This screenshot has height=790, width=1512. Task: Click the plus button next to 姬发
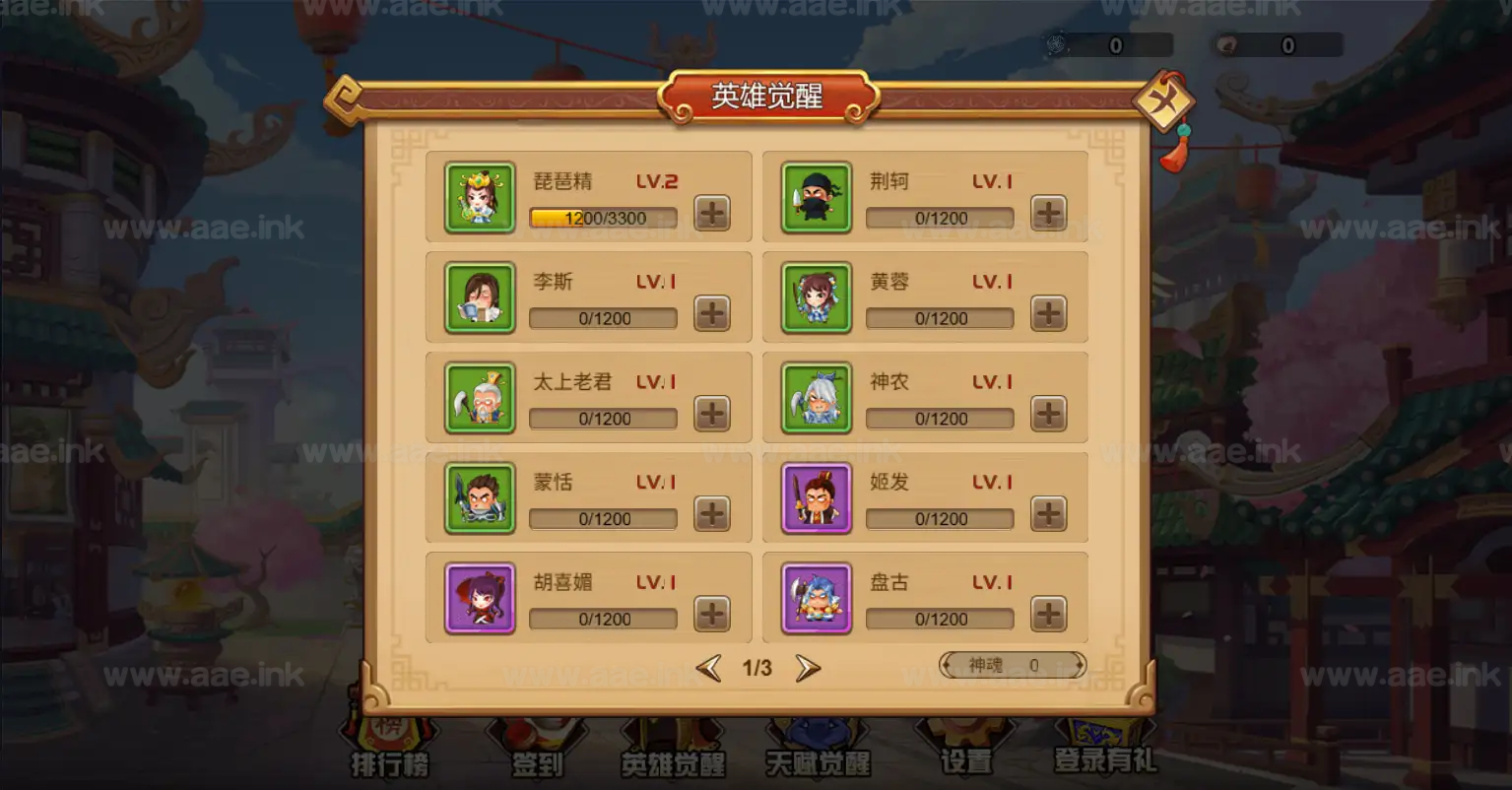[x=1048, y=514]
